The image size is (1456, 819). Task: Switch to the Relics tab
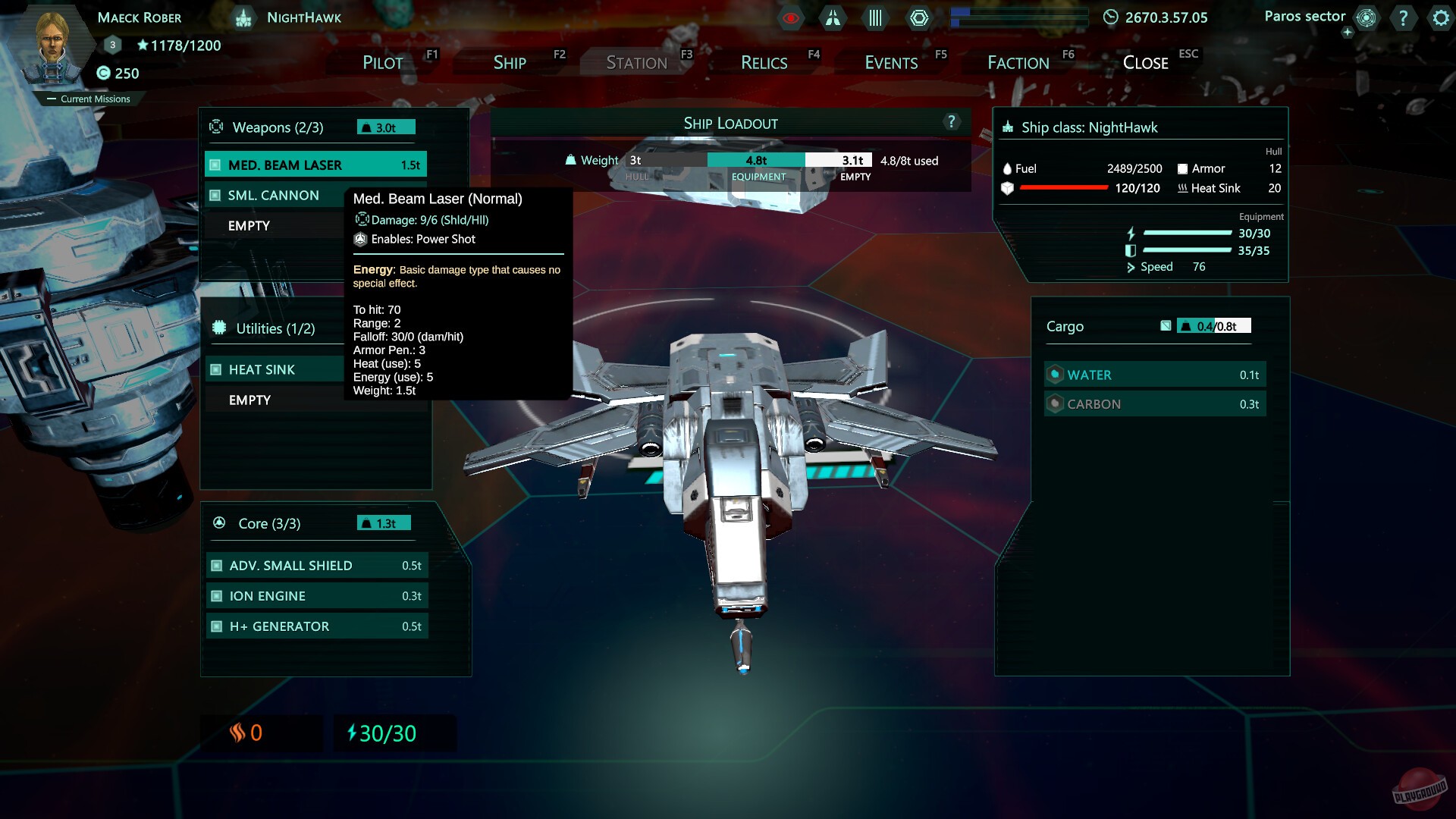click(764, 62)
